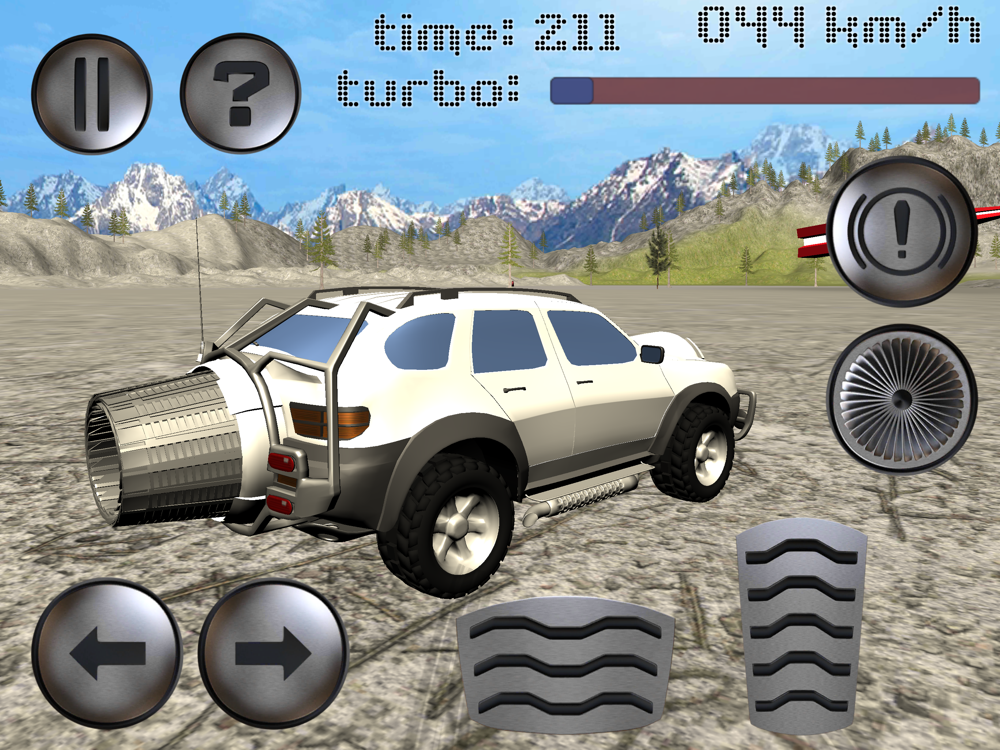Open help with the question mark button

pos(240,94)
